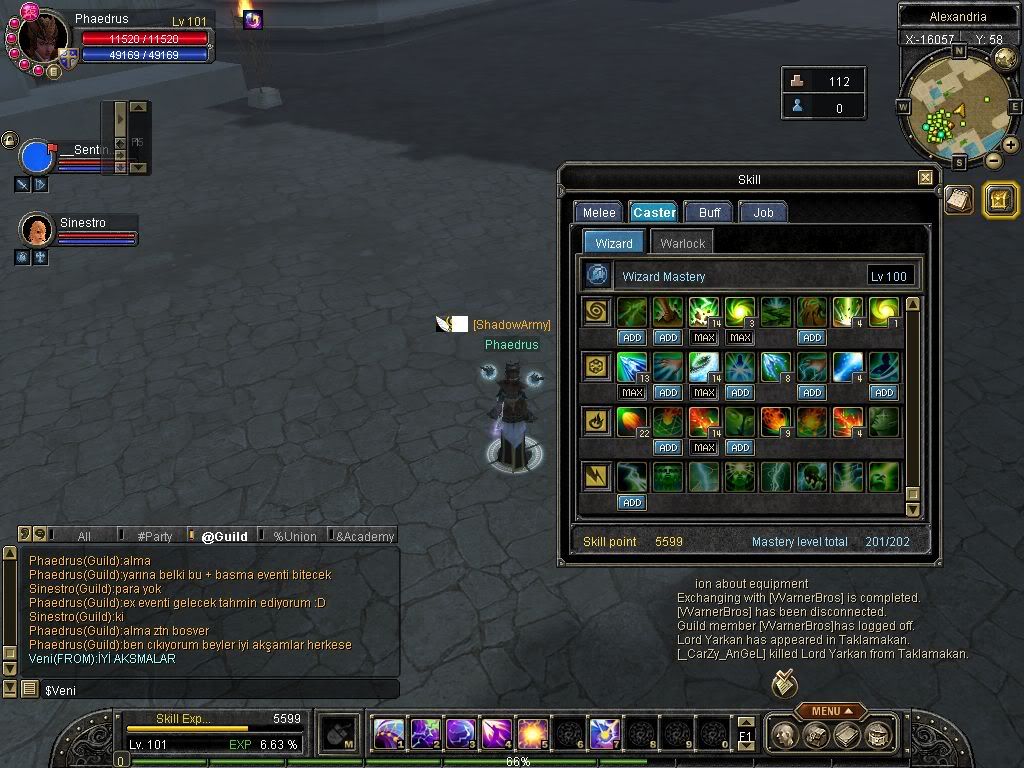Viewport: 1024px width, 768px height.
Task: Switch chat to the #Party tab
Action: (155, 536)
